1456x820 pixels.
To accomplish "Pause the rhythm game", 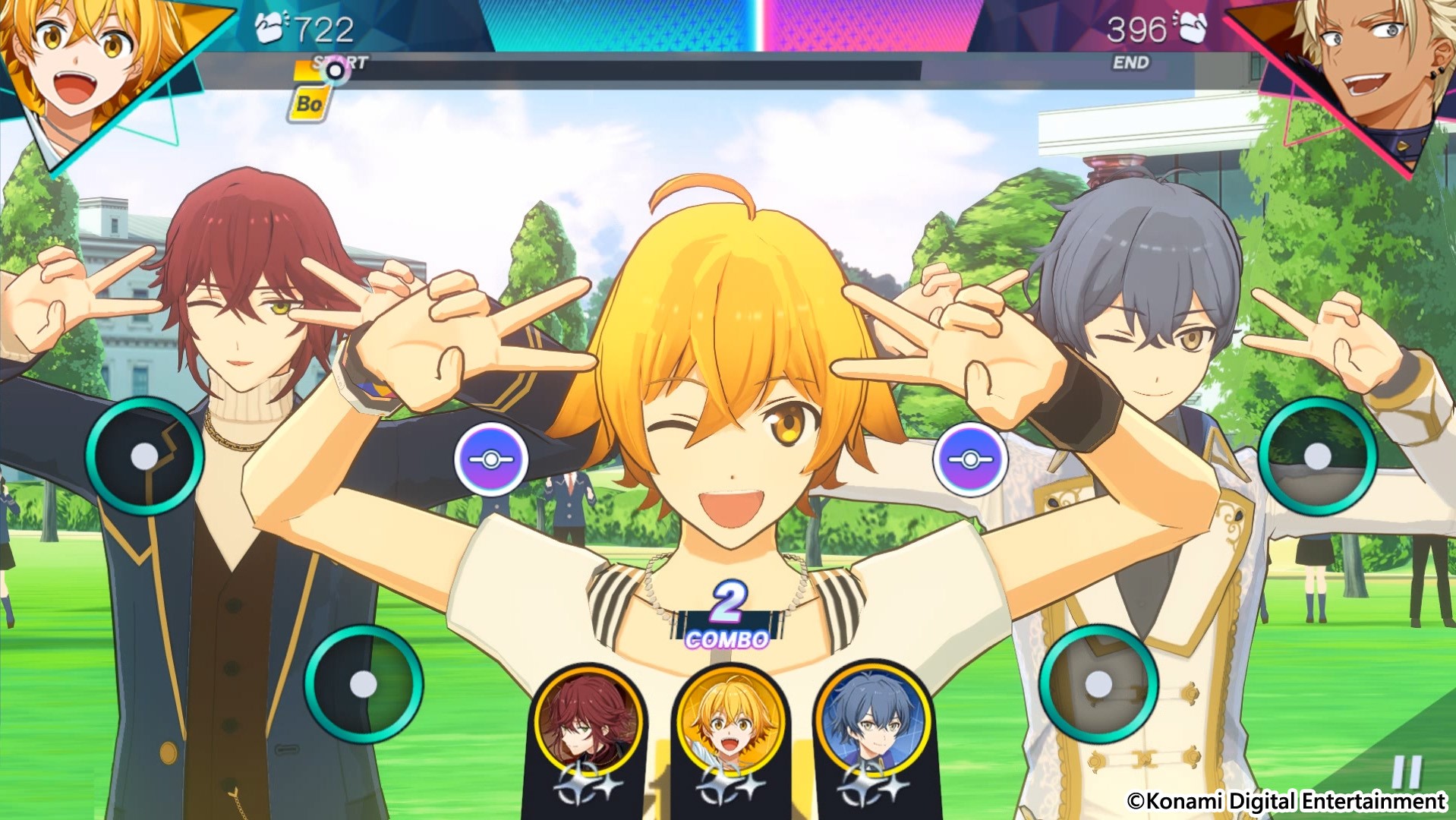I will 1405,772.
